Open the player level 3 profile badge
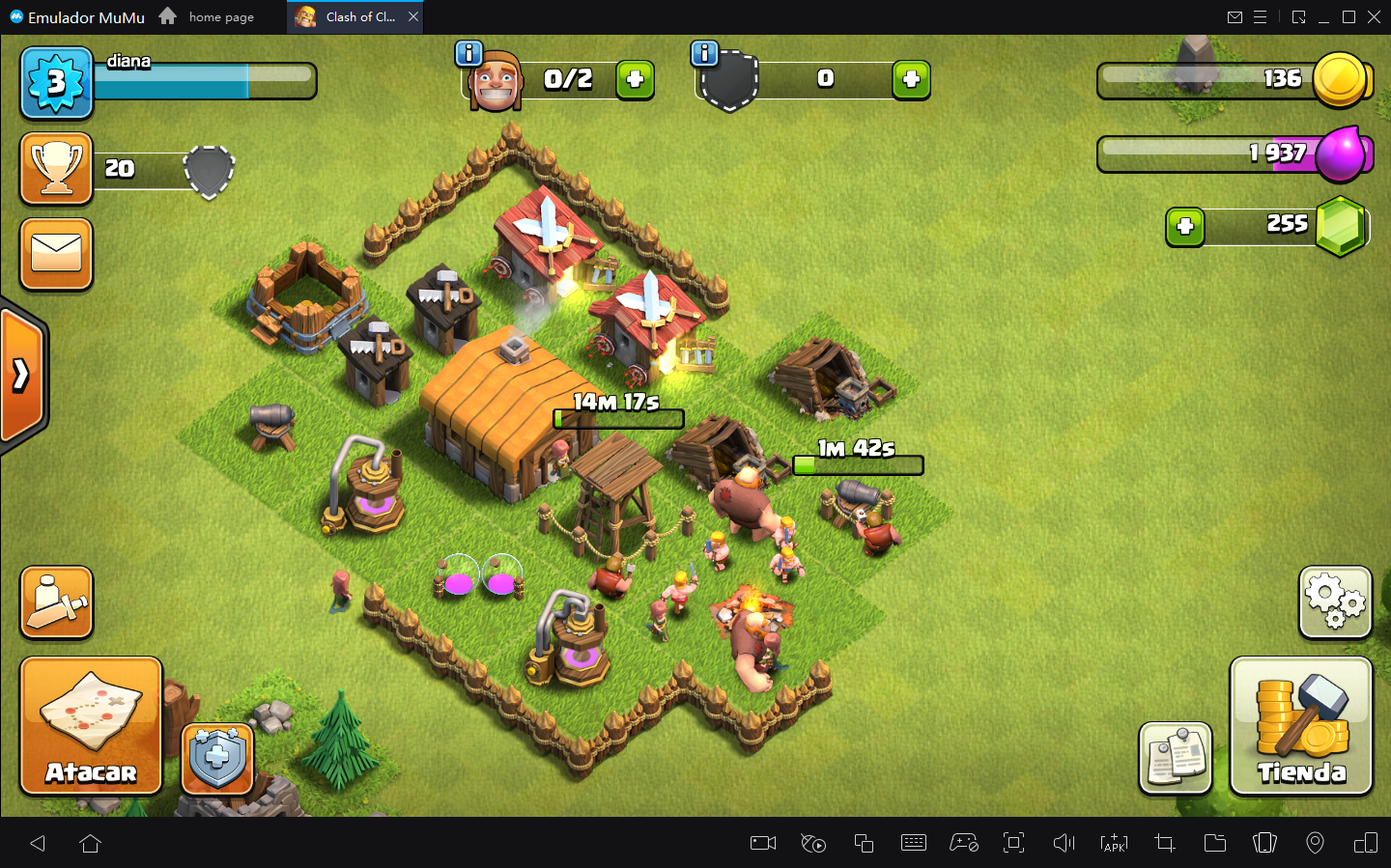This screenshot has height=868, width=1391. tap(57, 83)
